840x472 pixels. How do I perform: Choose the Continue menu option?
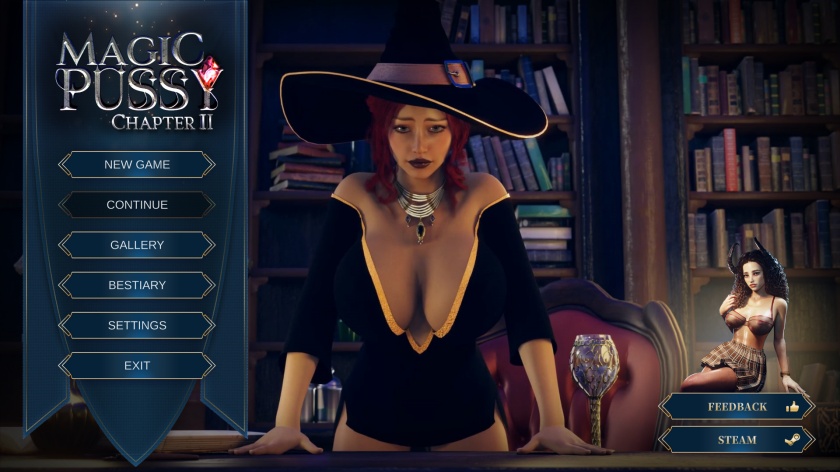coord(137,205)
